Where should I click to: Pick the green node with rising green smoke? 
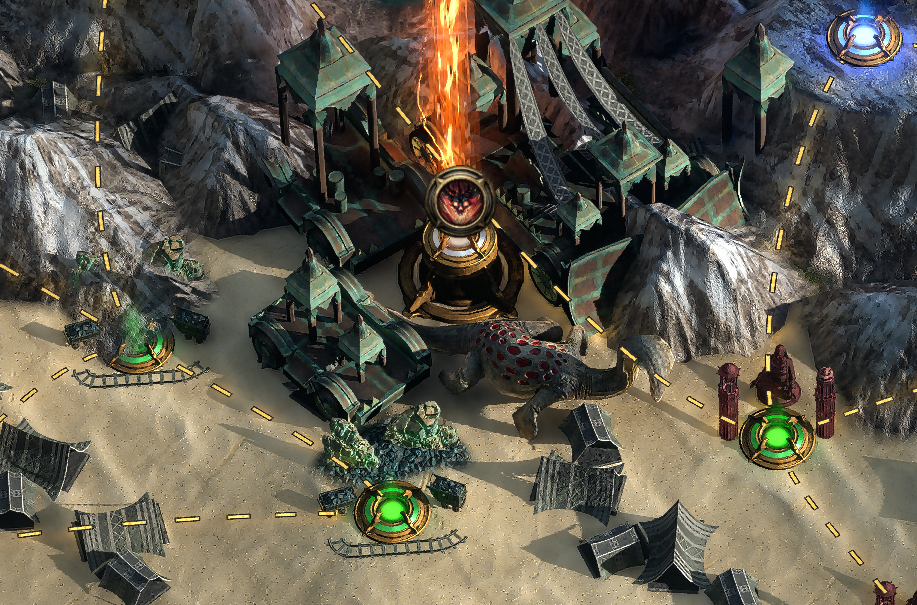140,348
